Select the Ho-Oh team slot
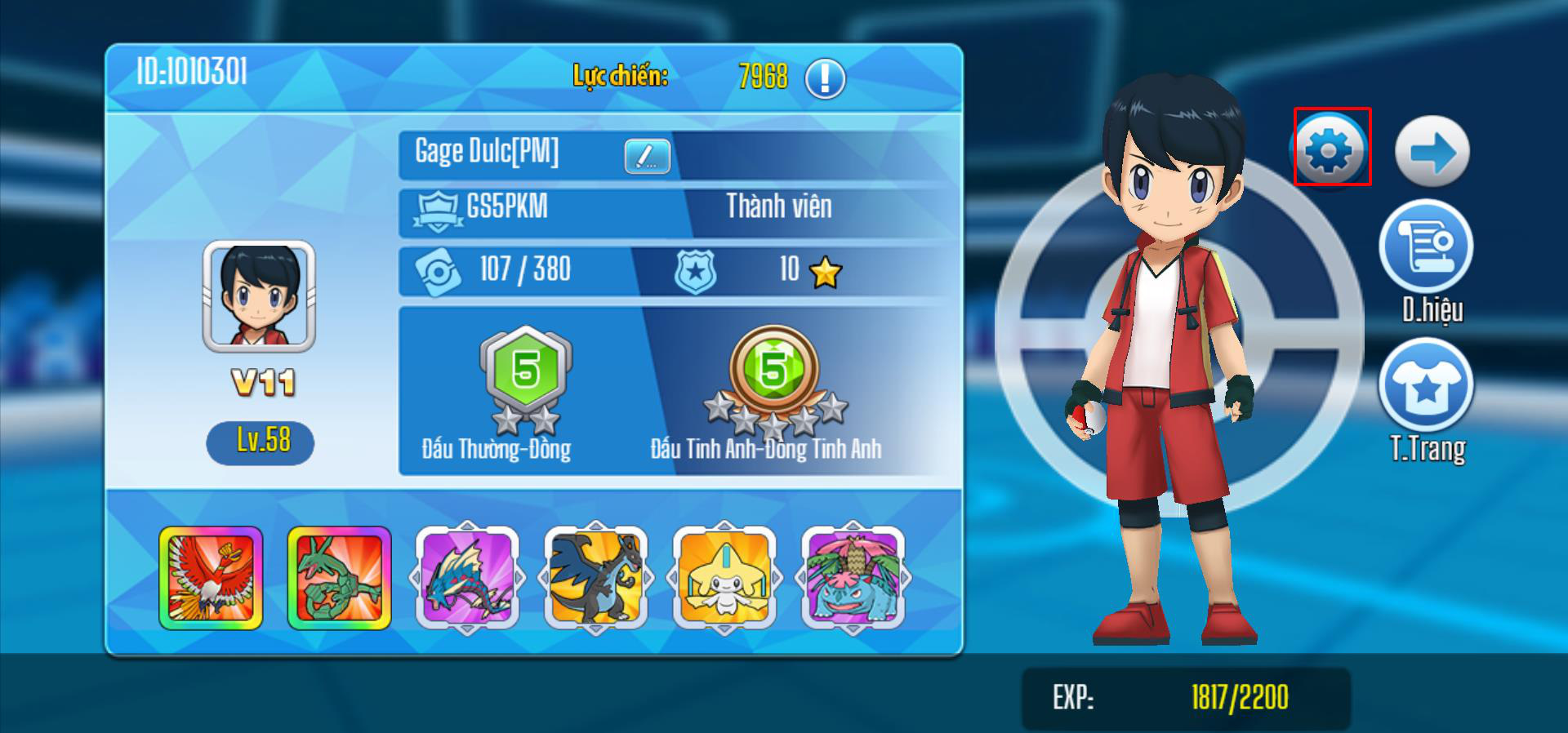 (211, 578)
